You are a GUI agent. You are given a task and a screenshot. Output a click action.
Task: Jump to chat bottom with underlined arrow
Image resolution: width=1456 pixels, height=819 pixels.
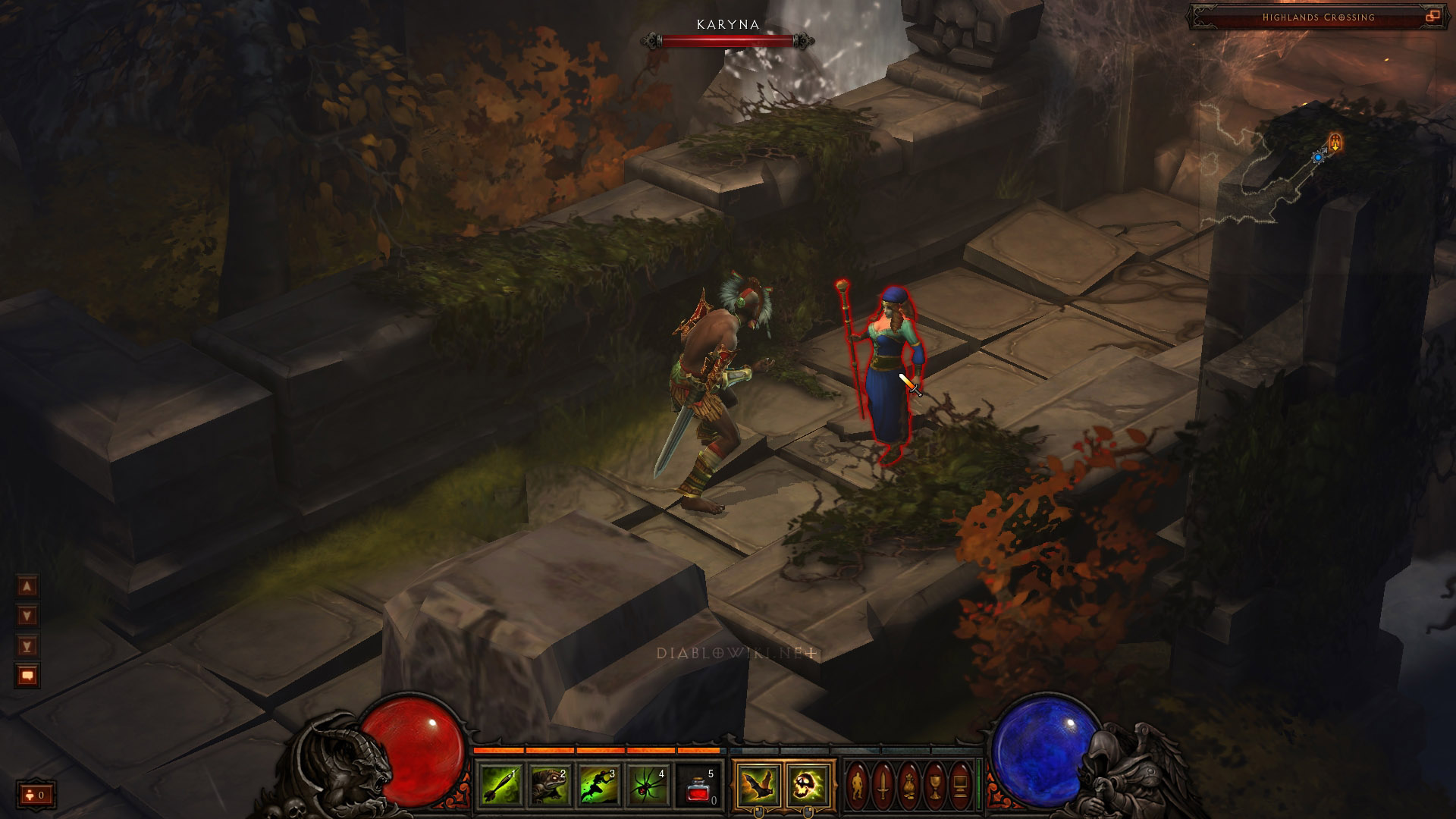tap(27, 645)
